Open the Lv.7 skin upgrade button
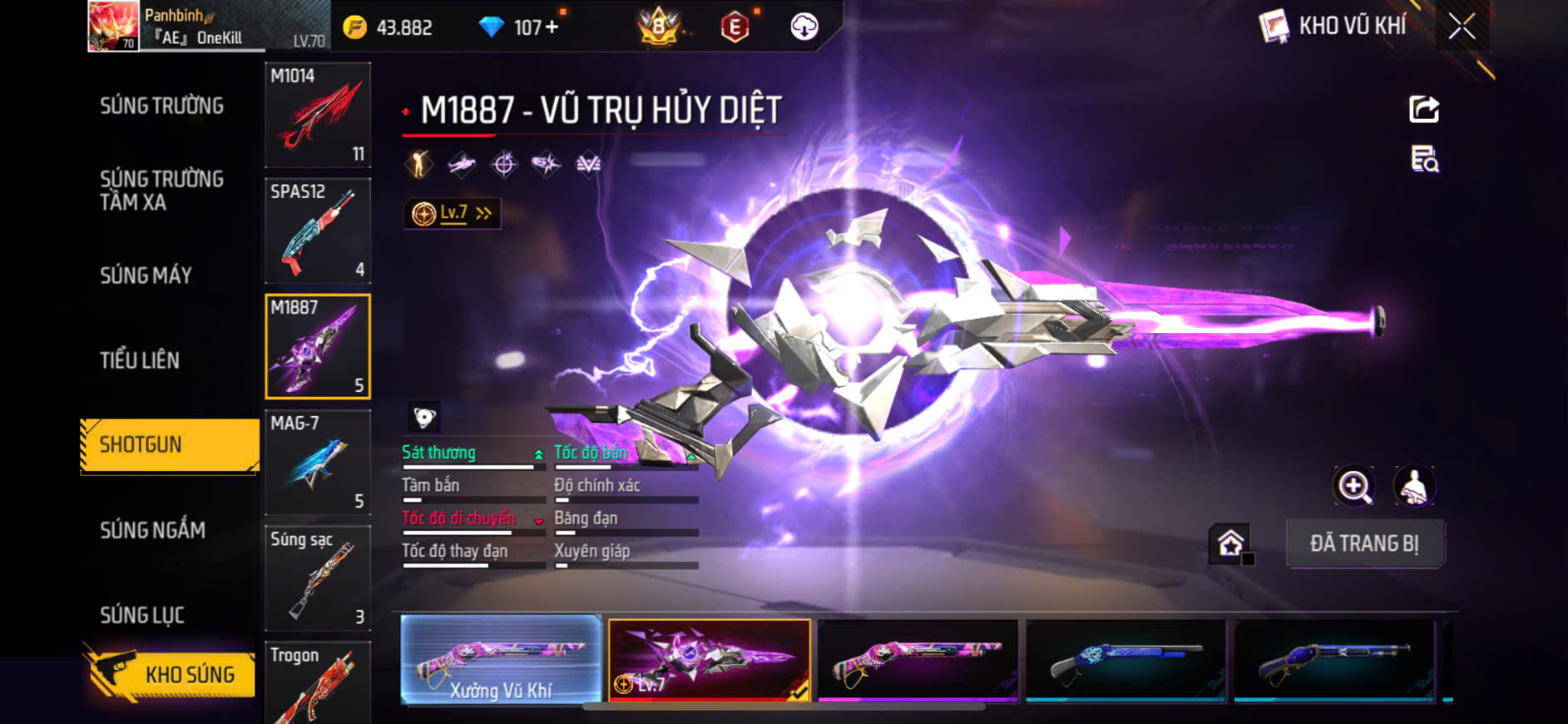The image size is (1568, 724). (x=453, y=214)
